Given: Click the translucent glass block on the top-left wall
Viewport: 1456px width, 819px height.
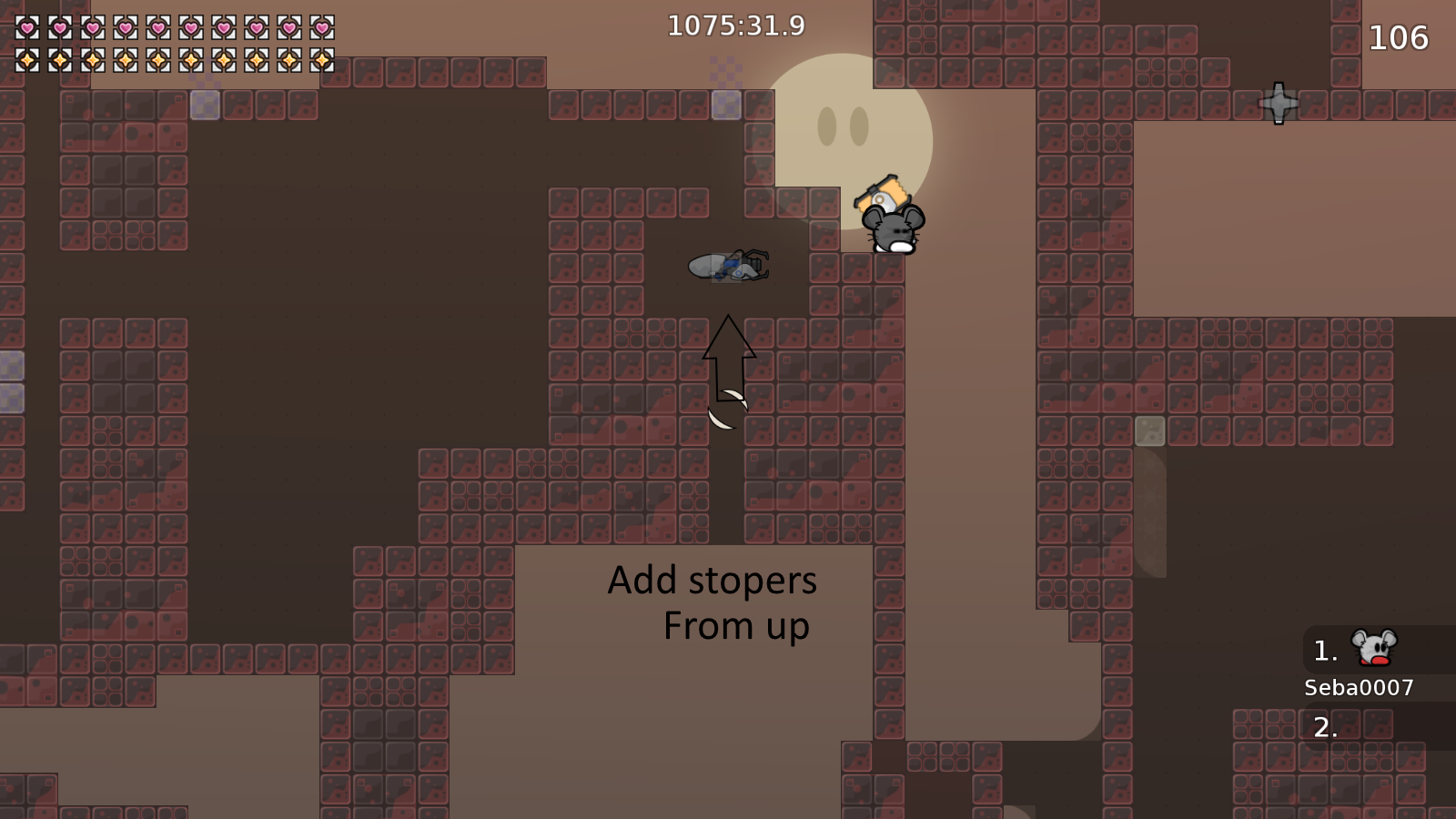Looking at the screenshot, I should [x=205, y=105].
